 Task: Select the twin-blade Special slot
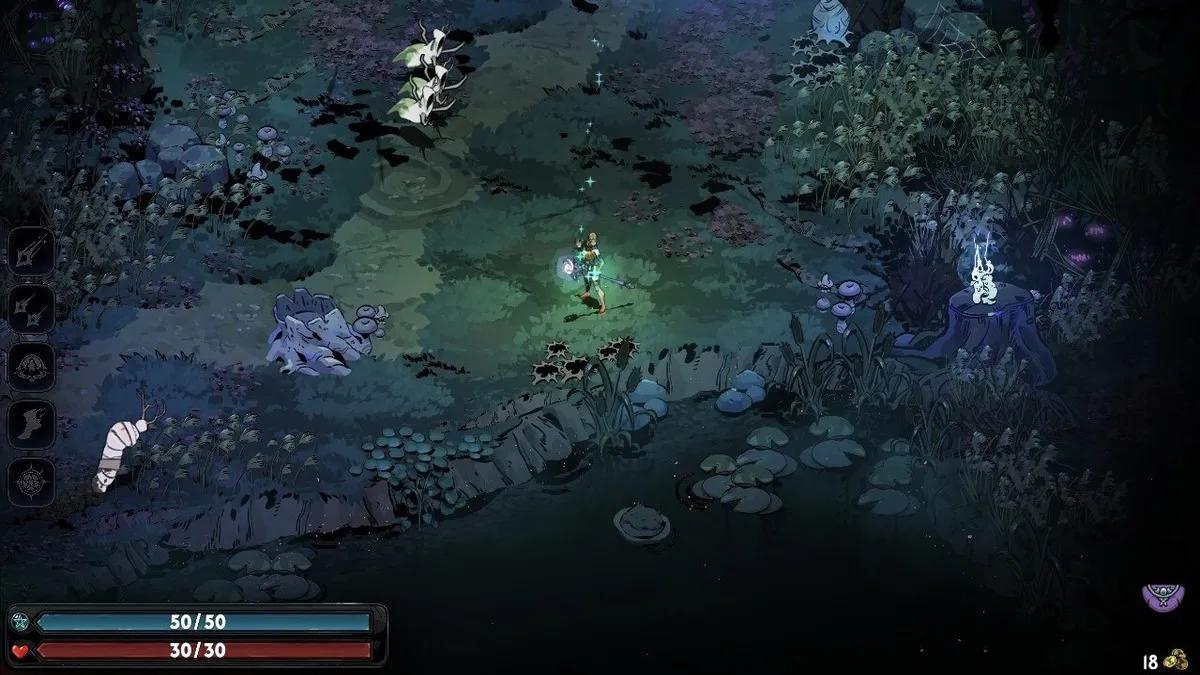click(30, 308)
